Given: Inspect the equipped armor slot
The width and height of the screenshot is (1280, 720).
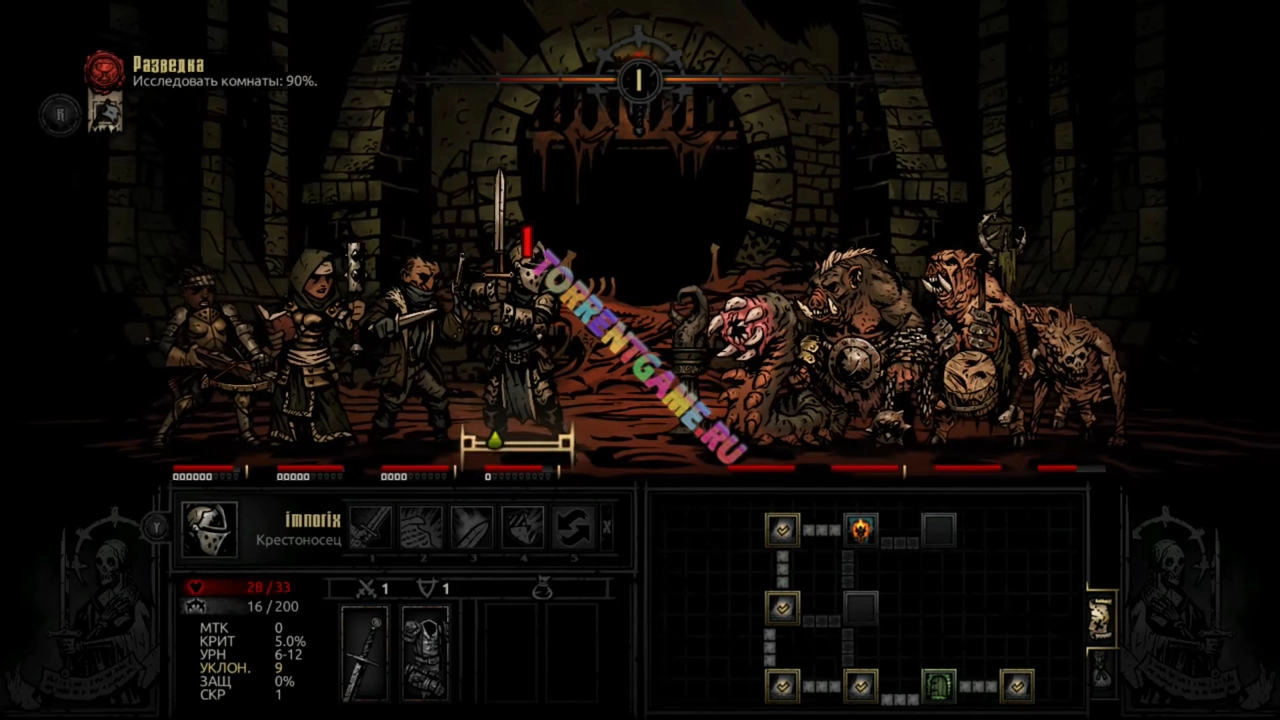Looking at the screenshot, I should coord(425,654).
